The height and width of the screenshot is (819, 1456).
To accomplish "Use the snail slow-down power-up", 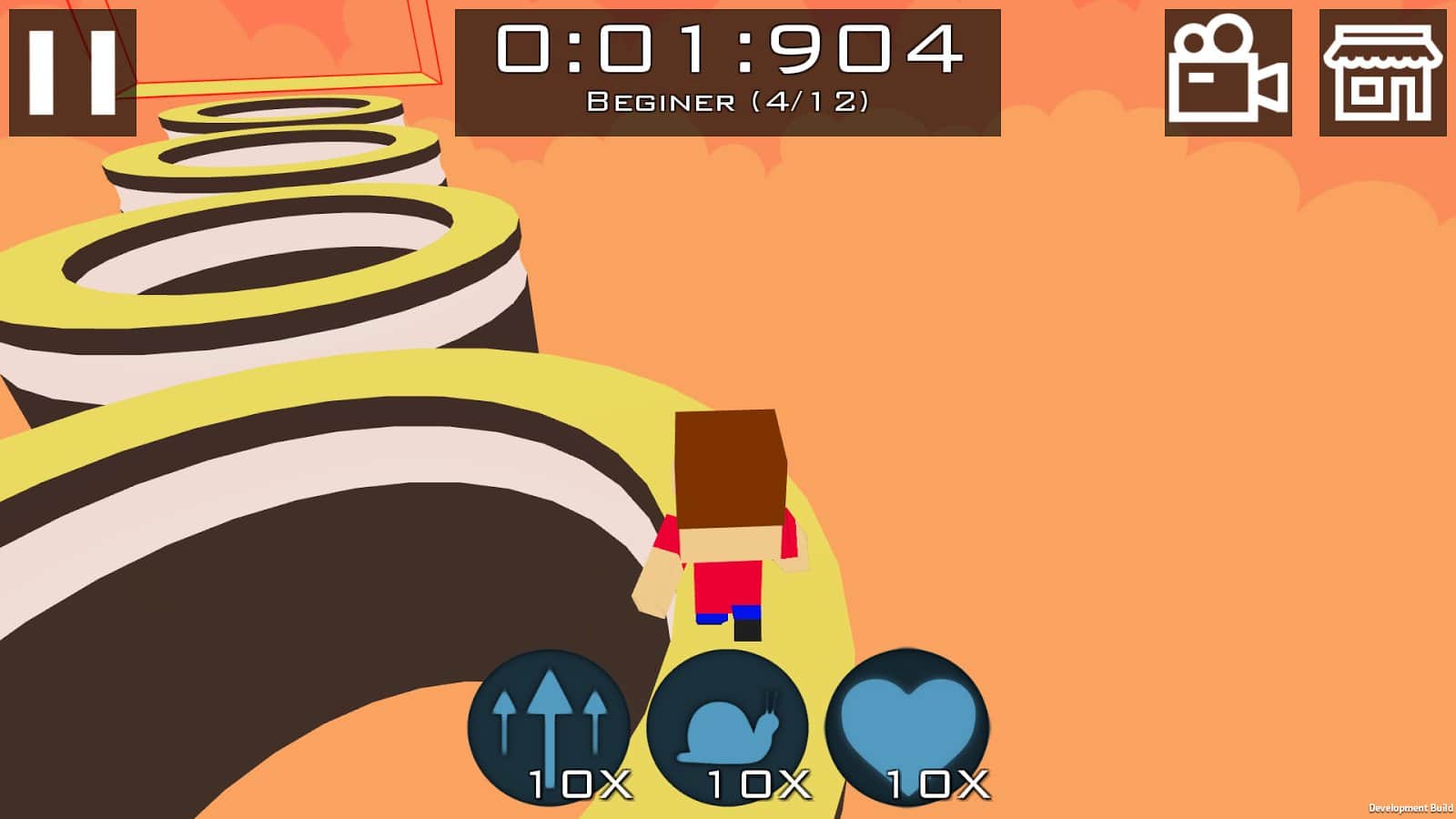I will (728, 728).
